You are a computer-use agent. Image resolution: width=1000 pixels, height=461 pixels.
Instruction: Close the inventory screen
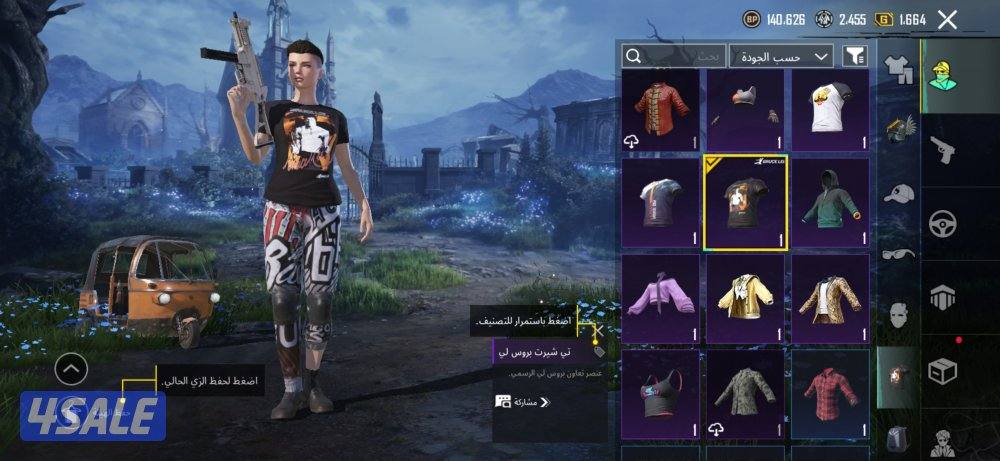coord(947,19)
